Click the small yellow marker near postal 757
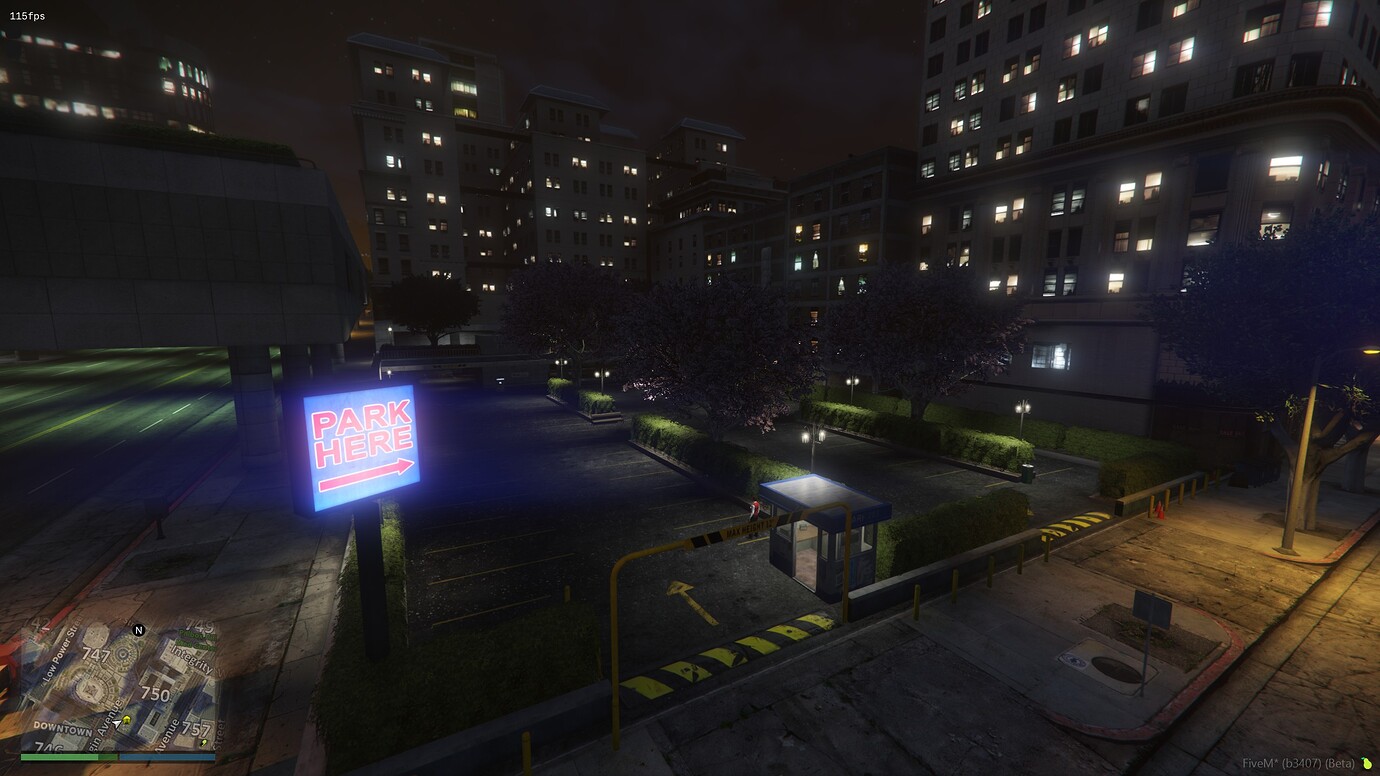The width and height of the screenshot is (1380, 776). (x=202, y=743)
